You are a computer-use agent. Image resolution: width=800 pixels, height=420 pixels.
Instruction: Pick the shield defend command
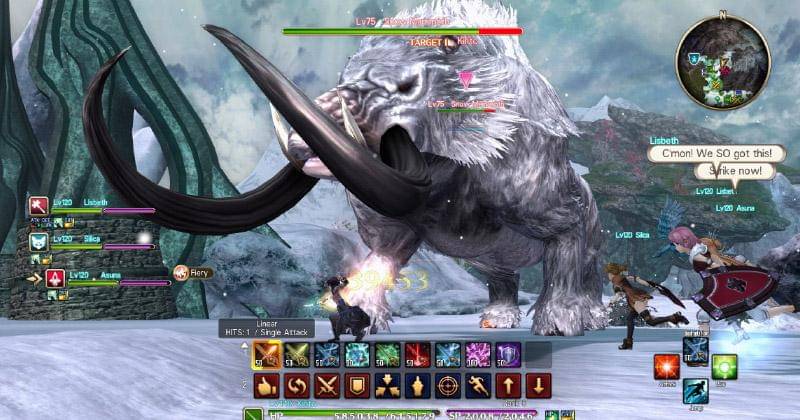[357, 385]
